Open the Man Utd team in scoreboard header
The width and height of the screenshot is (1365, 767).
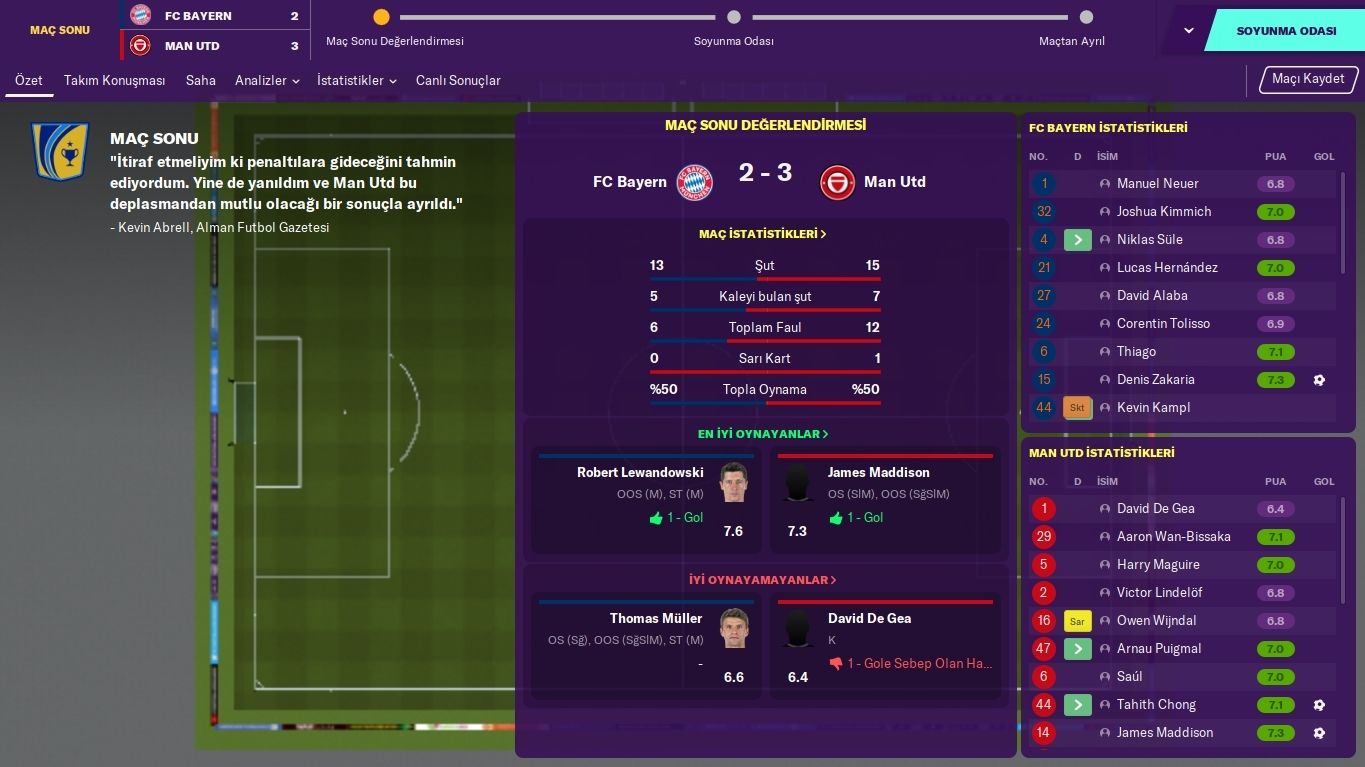click(x=192, y=46)
